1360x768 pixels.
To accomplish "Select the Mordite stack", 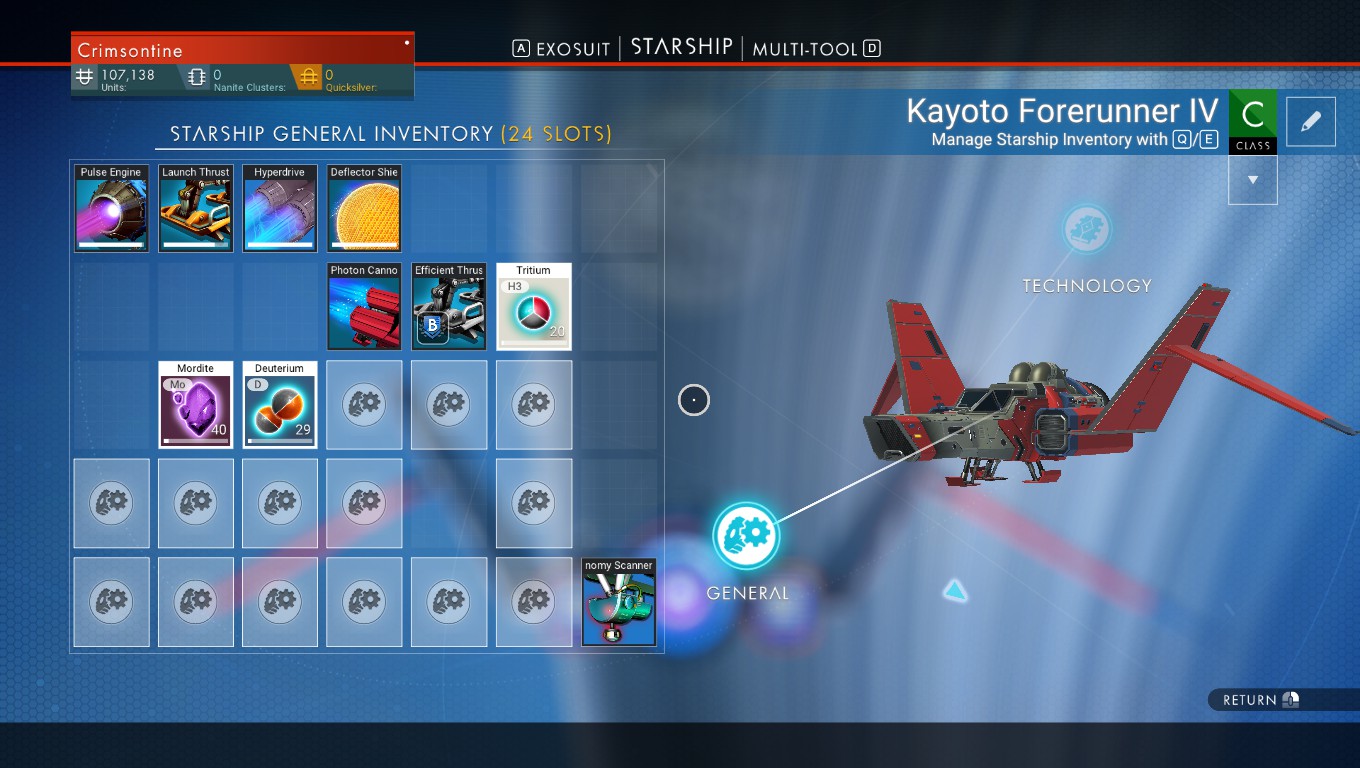I will click(196, 404).
